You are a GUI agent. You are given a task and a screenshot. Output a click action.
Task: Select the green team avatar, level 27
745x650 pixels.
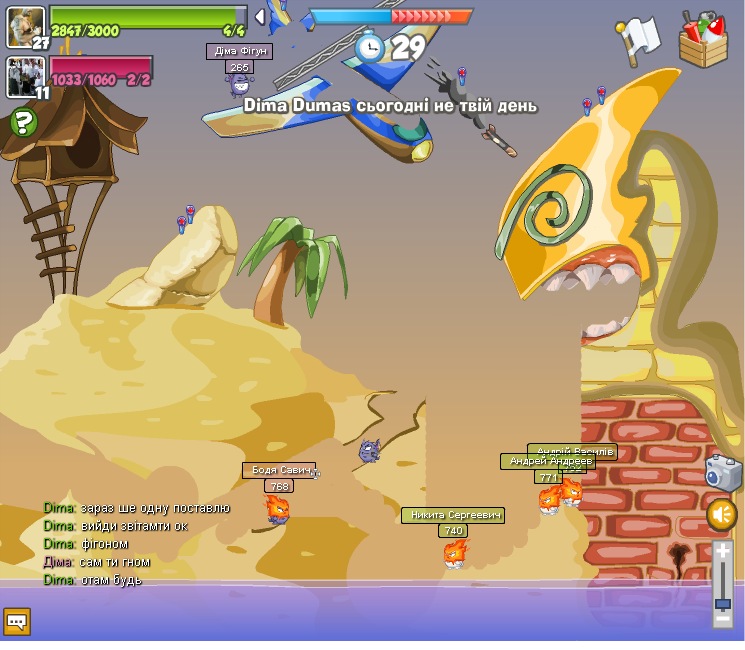[25, 26]
